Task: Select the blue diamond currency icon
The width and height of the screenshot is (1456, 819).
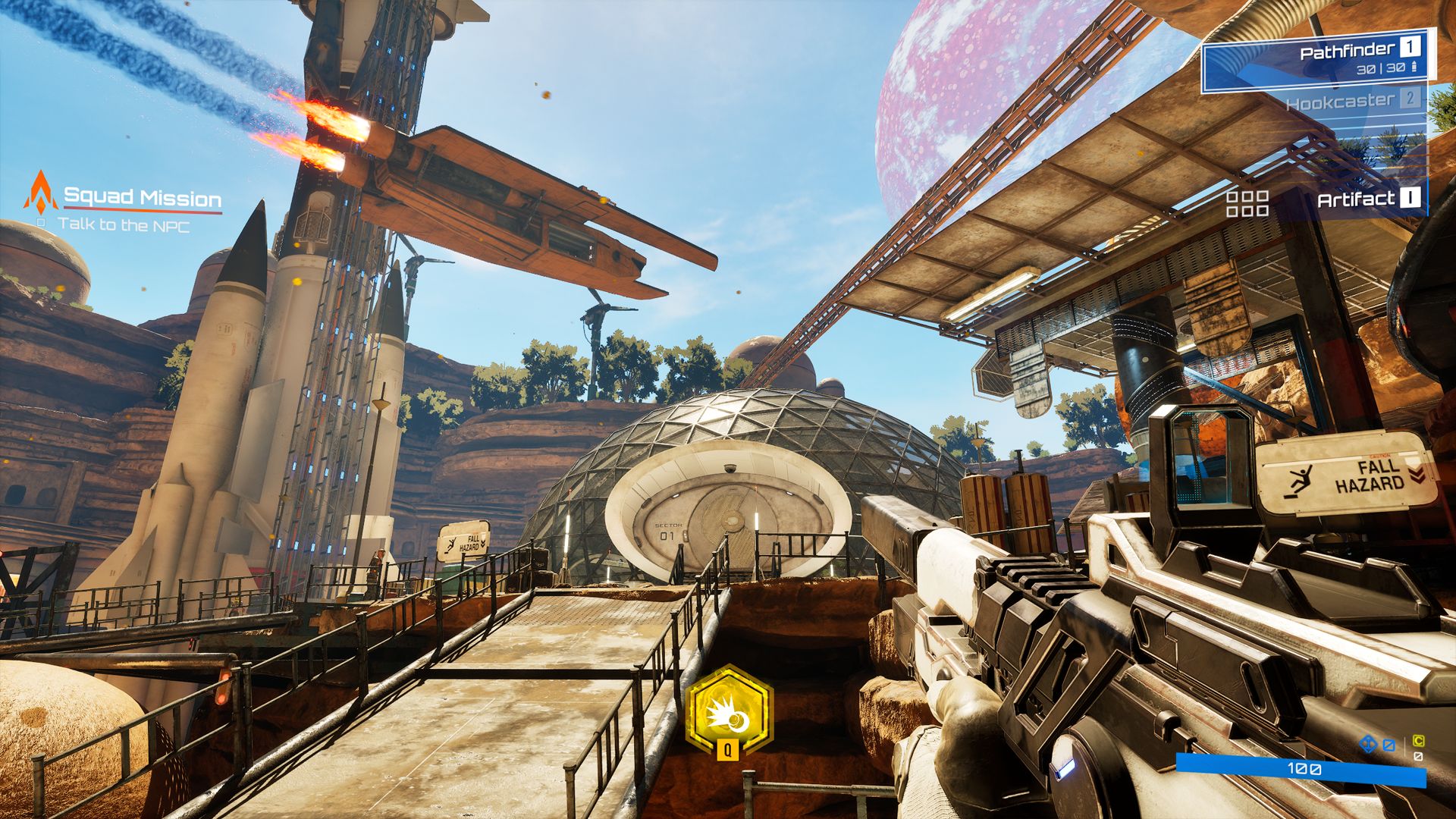Action: coord(1369,744)
